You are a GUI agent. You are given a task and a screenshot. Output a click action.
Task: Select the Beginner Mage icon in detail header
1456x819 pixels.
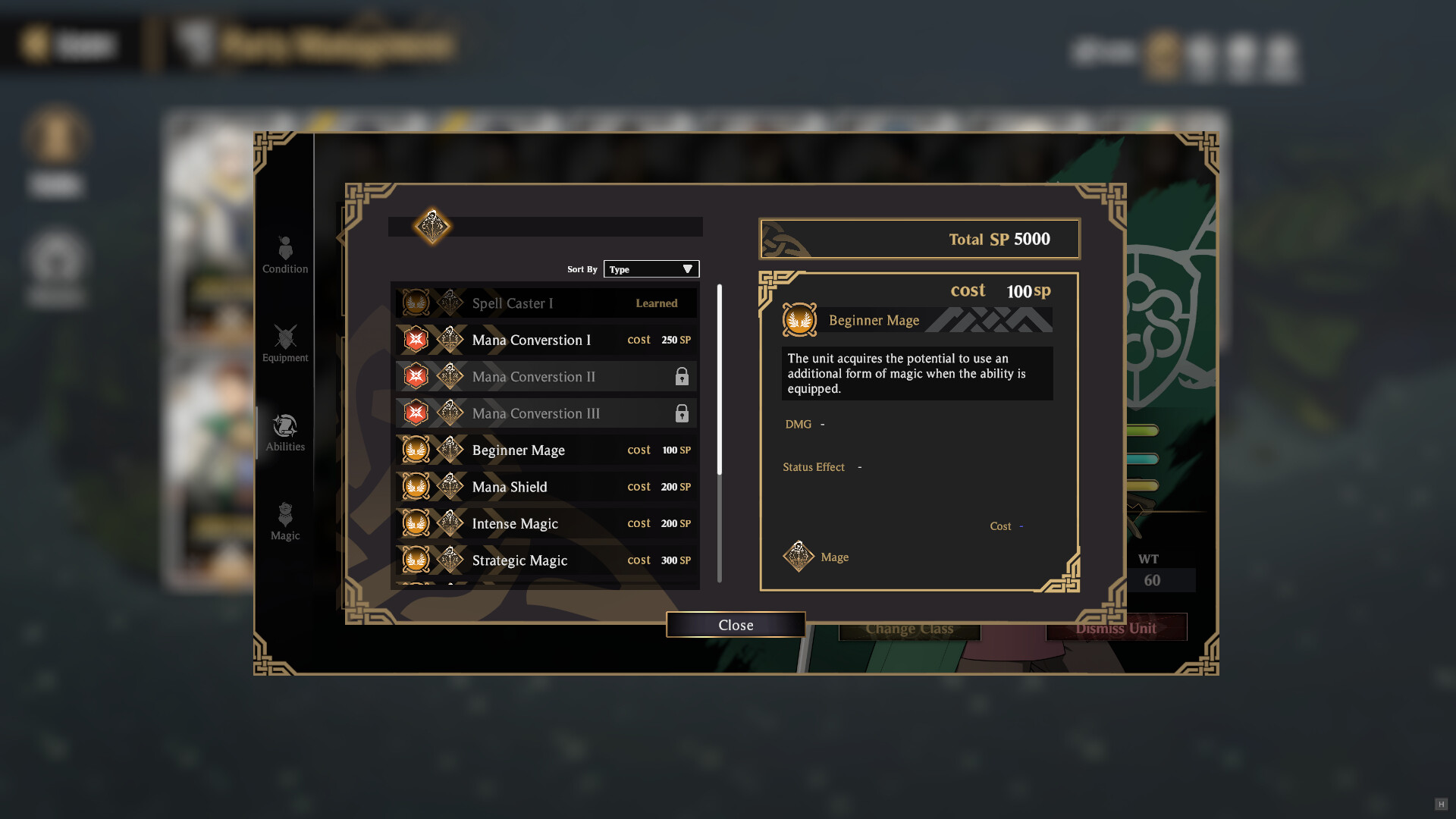800,319
